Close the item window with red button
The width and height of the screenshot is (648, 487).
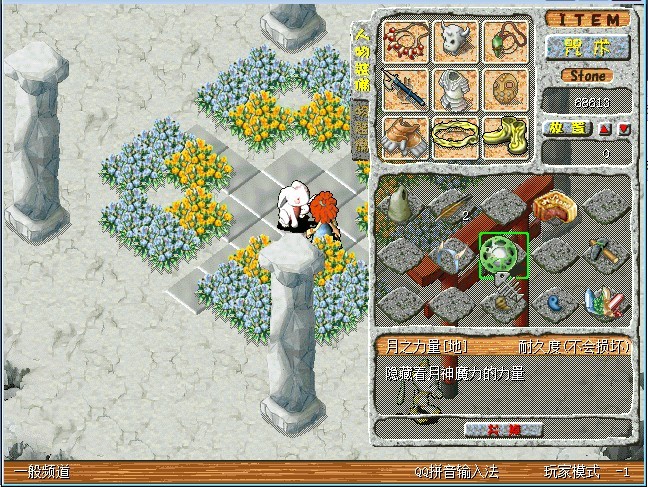pos(503,429)
